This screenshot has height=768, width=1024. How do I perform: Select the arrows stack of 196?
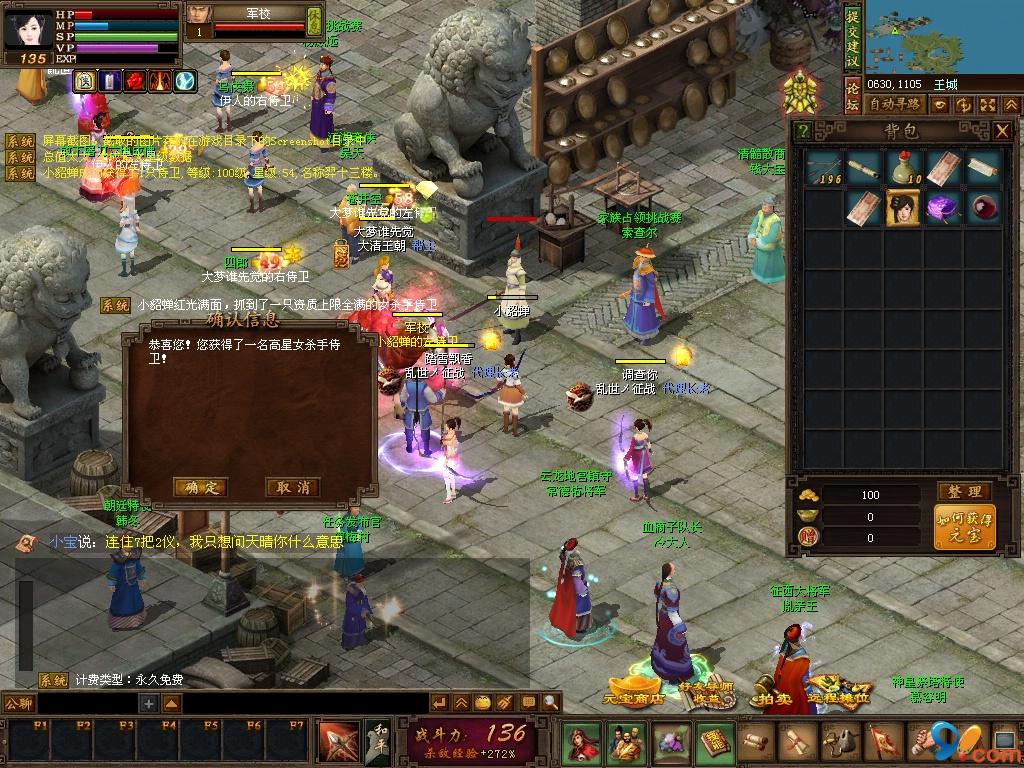pos(824,169)
